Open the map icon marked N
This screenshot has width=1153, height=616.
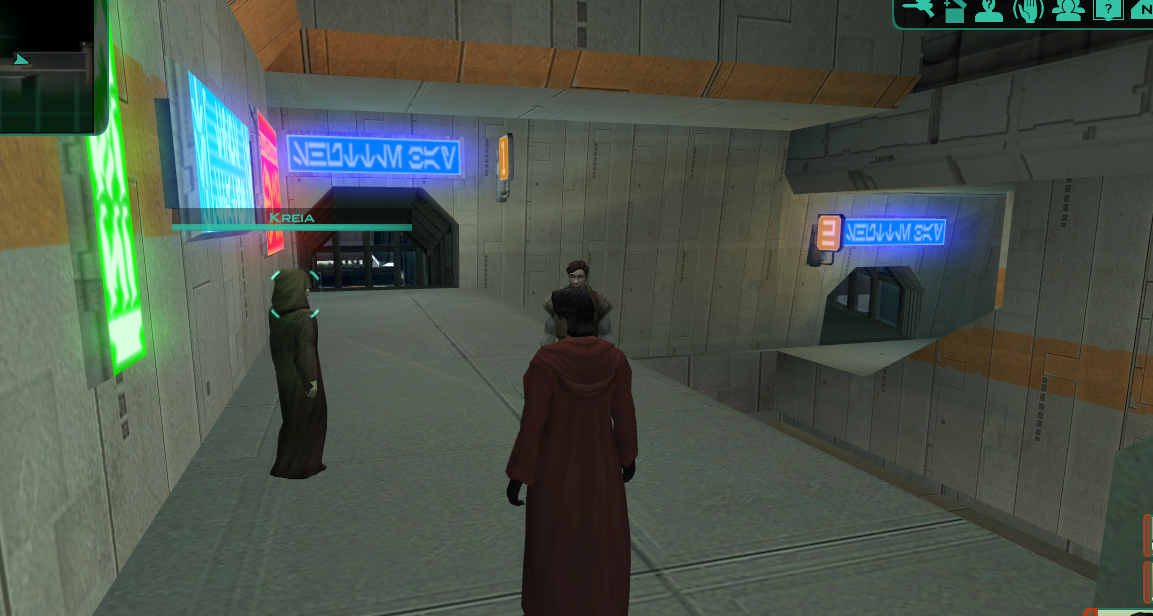click(x=1140, y=11)
